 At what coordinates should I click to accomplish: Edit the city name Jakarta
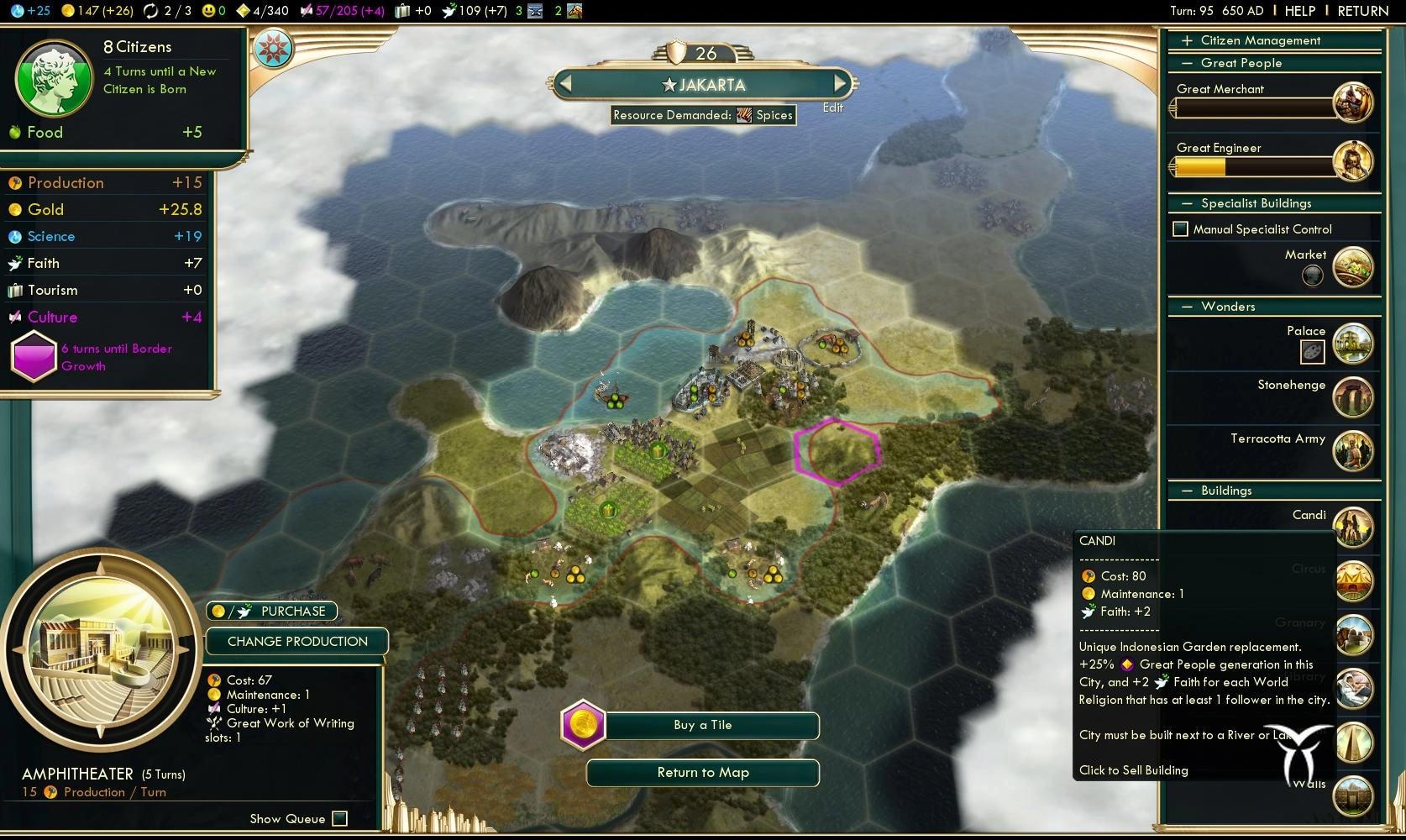(x=832, y=108)
